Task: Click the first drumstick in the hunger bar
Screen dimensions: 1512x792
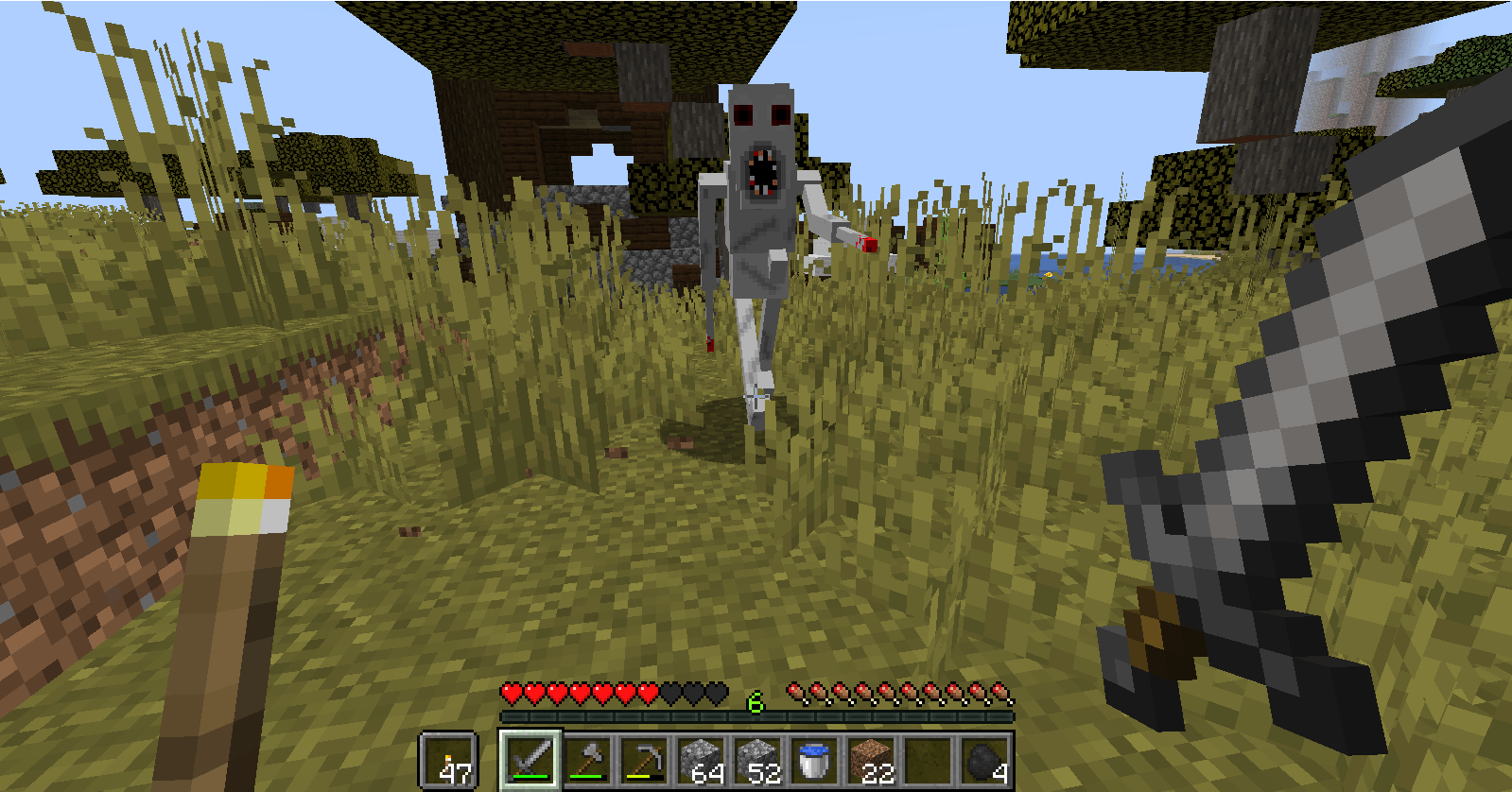Action: tap(795, 692)
